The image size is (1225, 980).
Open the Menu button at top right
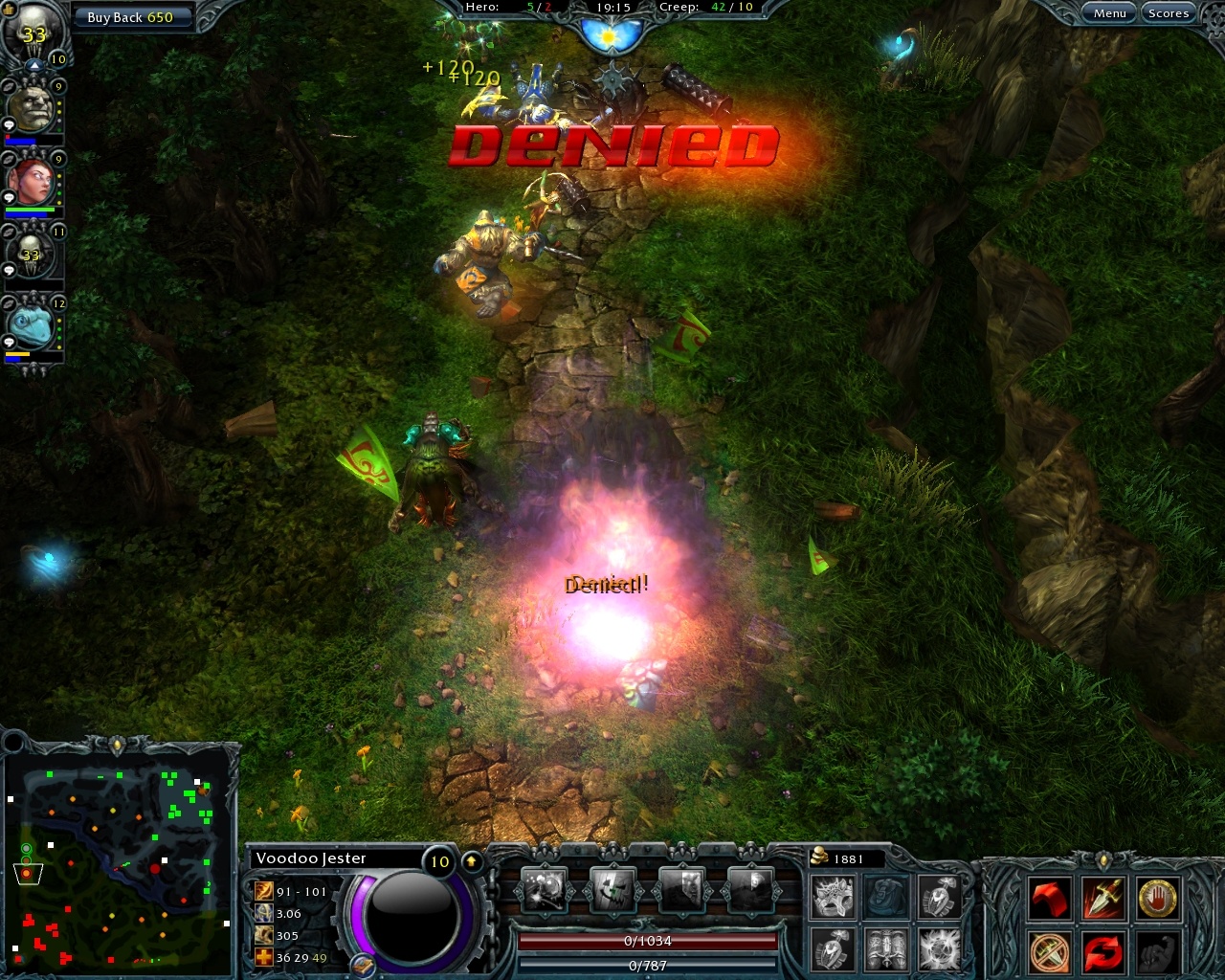pos(1109,12)
